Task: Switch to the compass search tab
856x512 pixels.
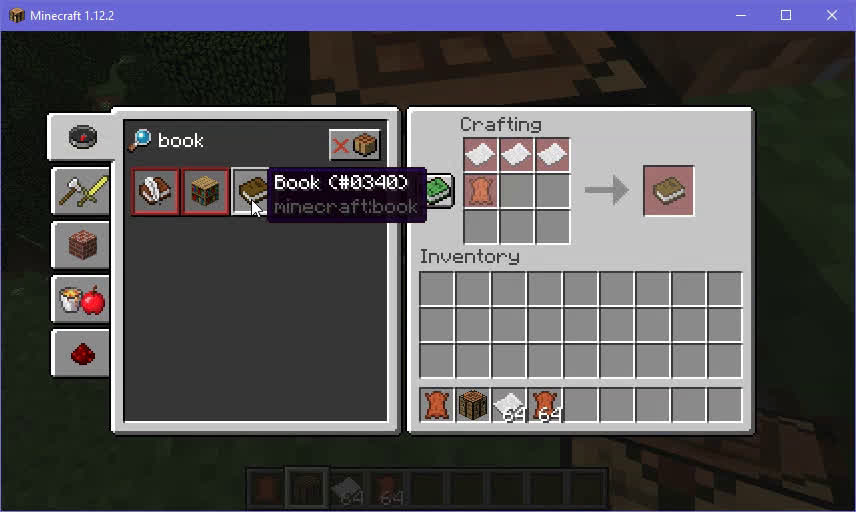Action: (83, 137)
